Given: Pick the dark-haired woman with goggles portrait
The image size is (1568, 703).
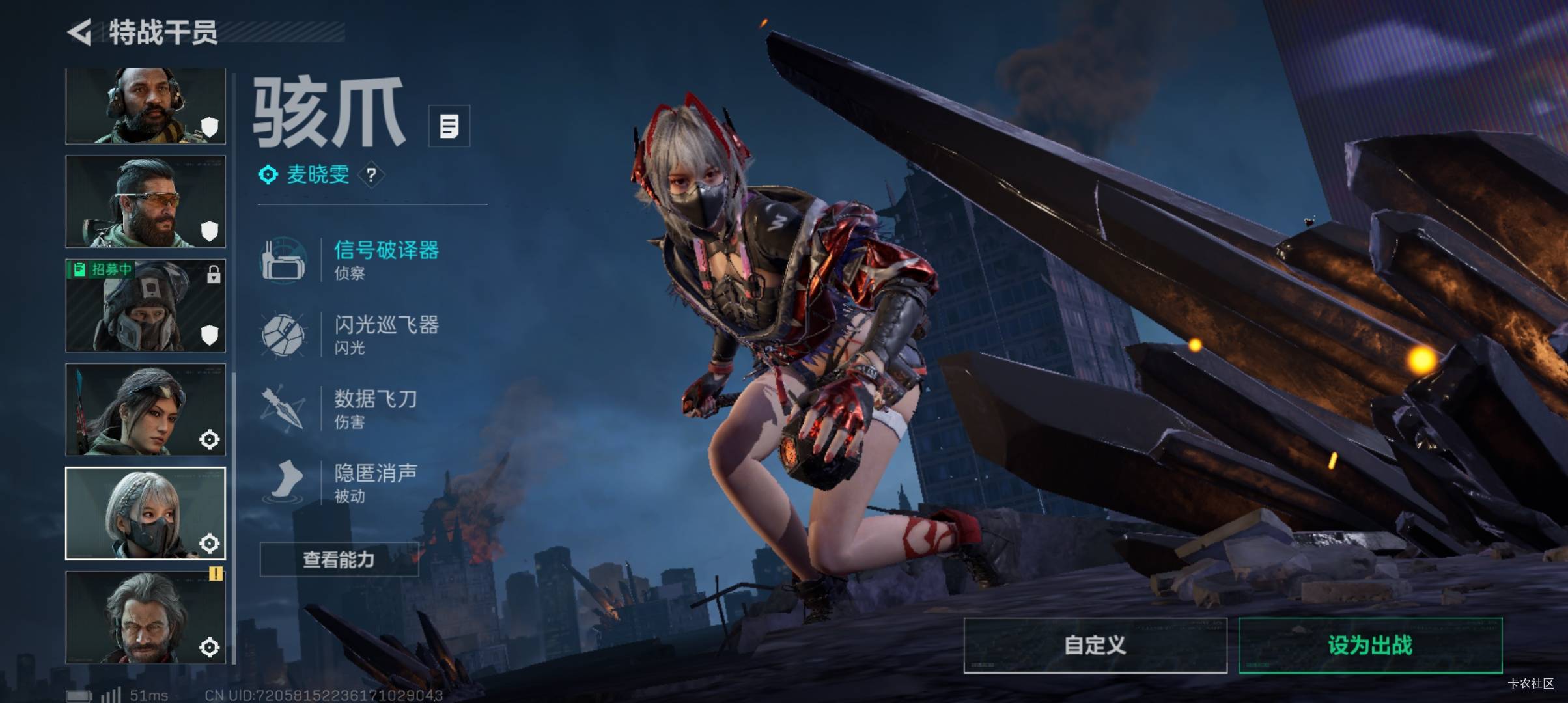Looking at the screenshot, I should coord(145,409).
